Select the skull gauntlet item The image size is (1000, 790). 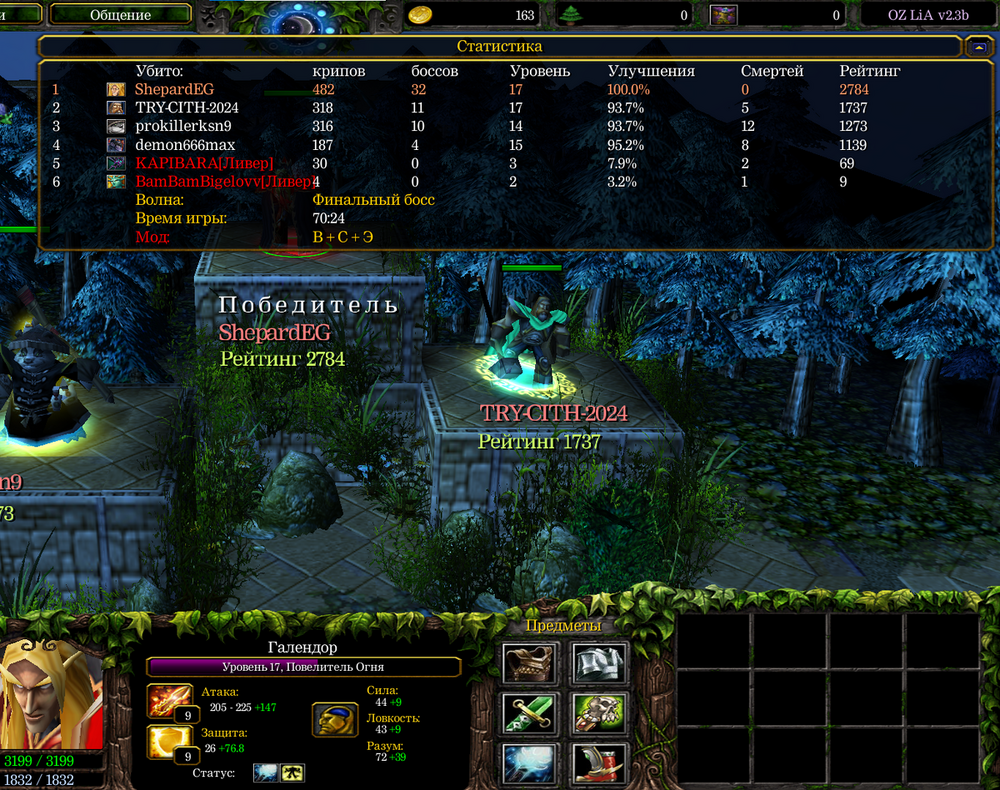pyautogui.click(x=599, y=713)
